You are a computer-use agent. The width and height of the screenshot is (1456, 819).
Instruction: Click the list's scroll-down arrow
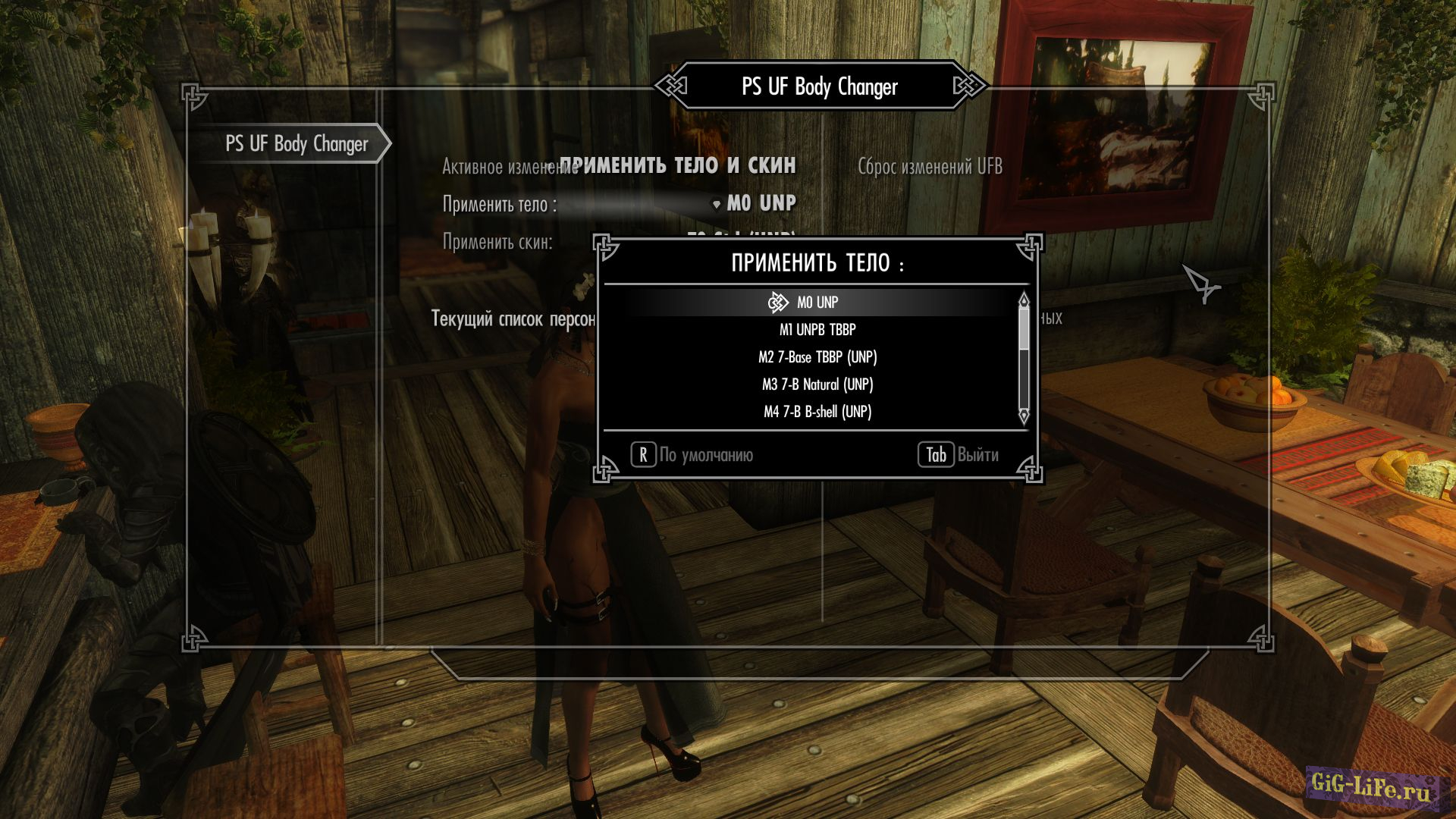click(1024, 416)
